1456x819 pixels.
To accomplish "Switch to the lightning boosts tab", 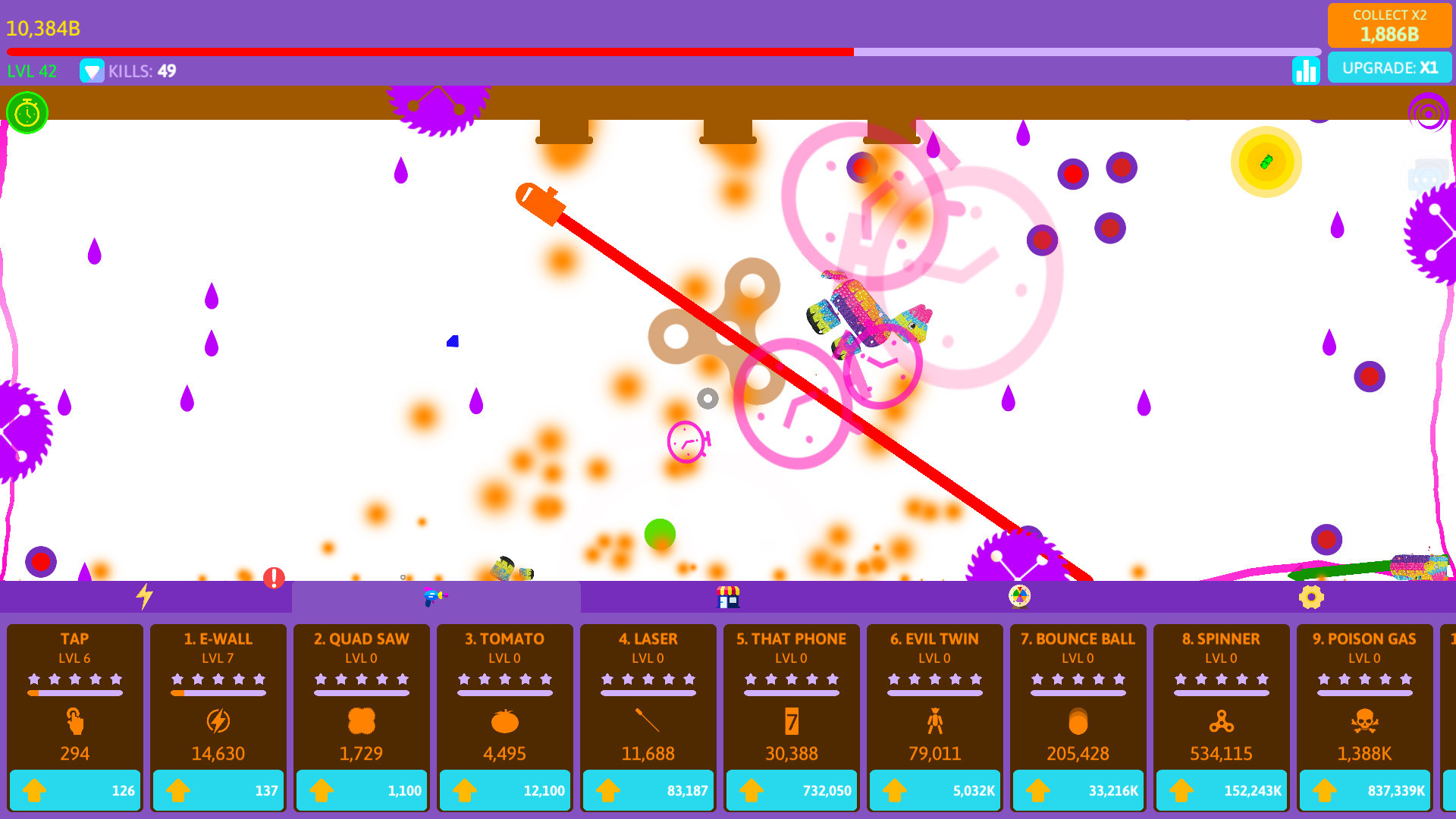I will pos(146,597).
